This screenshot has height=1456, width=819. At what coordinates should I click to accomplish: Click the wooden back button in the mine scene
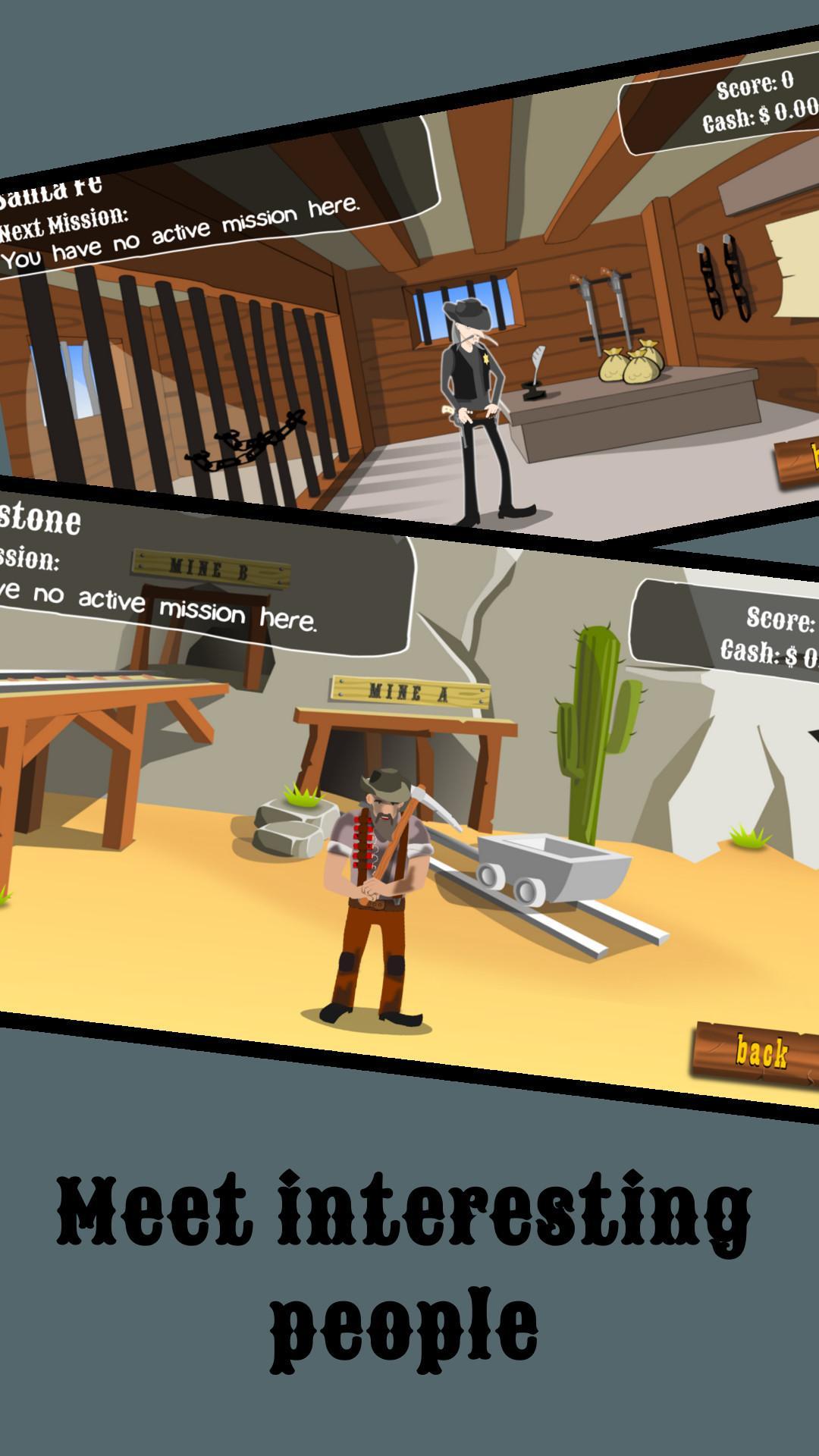759,1053
